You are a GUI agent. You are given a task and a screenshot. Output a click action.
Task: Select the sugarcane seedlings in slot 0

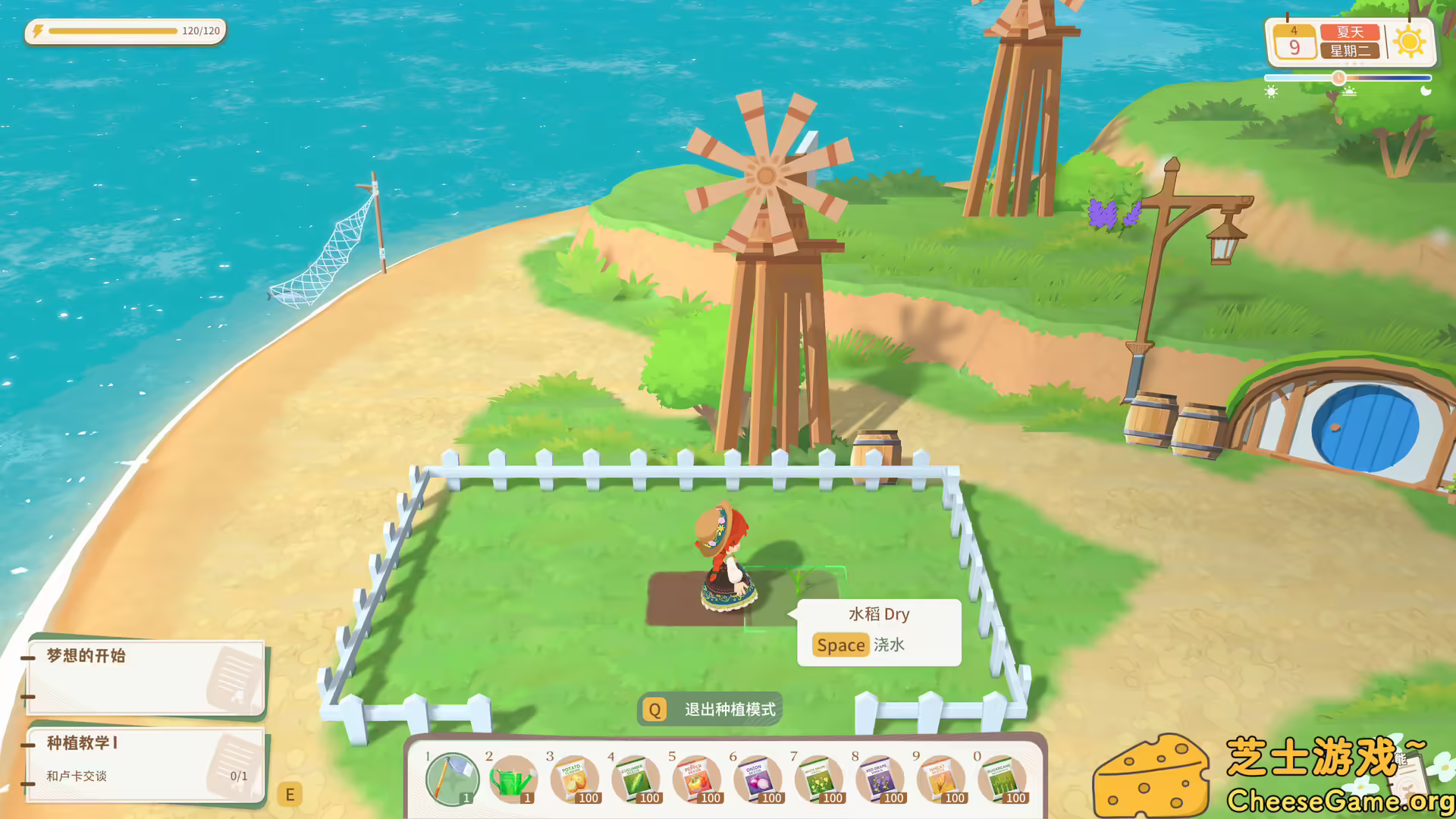tap(1004, 780)
